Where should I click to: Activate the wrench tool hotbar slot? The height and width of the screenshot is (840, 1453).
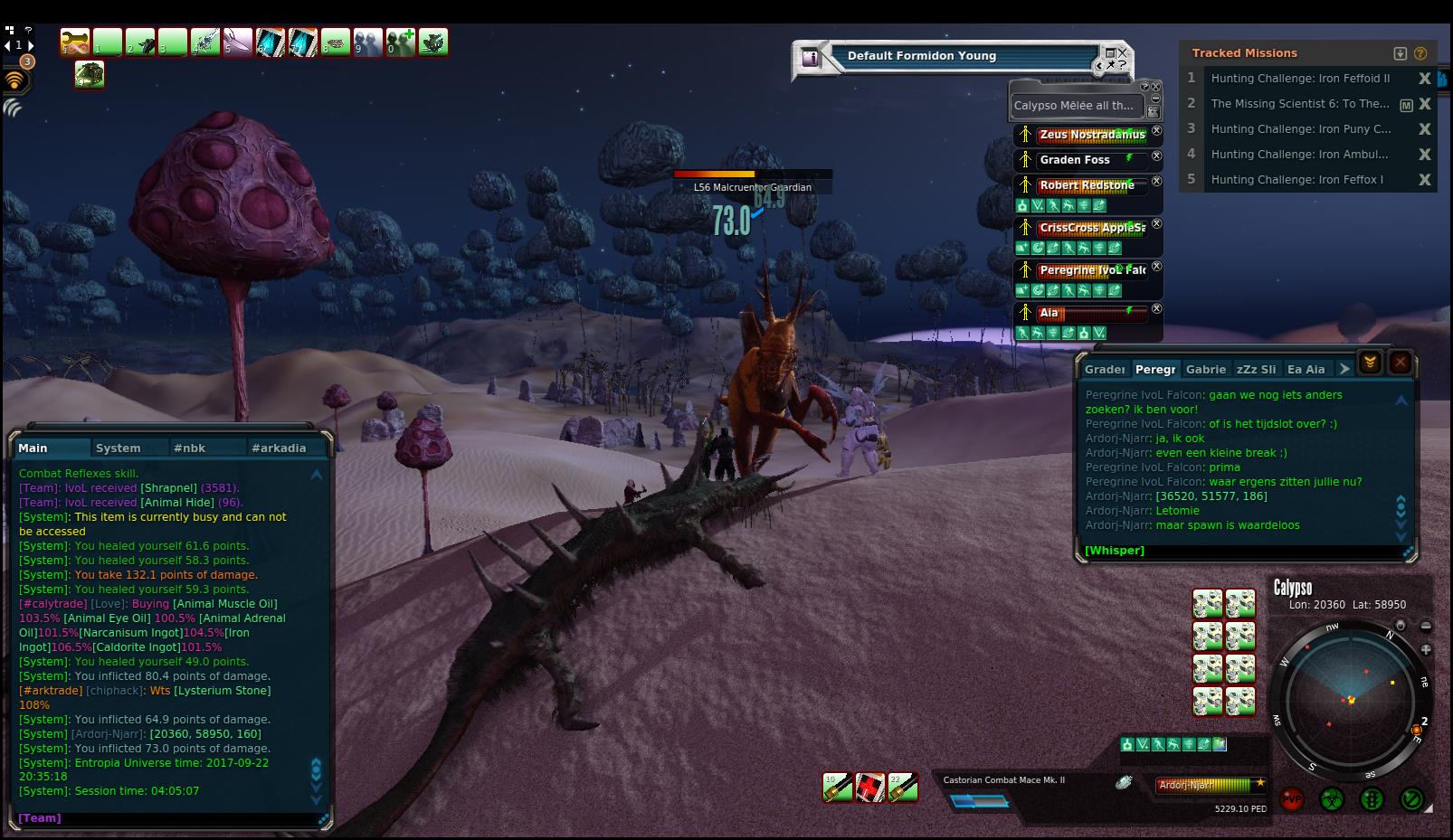point(75,42)
